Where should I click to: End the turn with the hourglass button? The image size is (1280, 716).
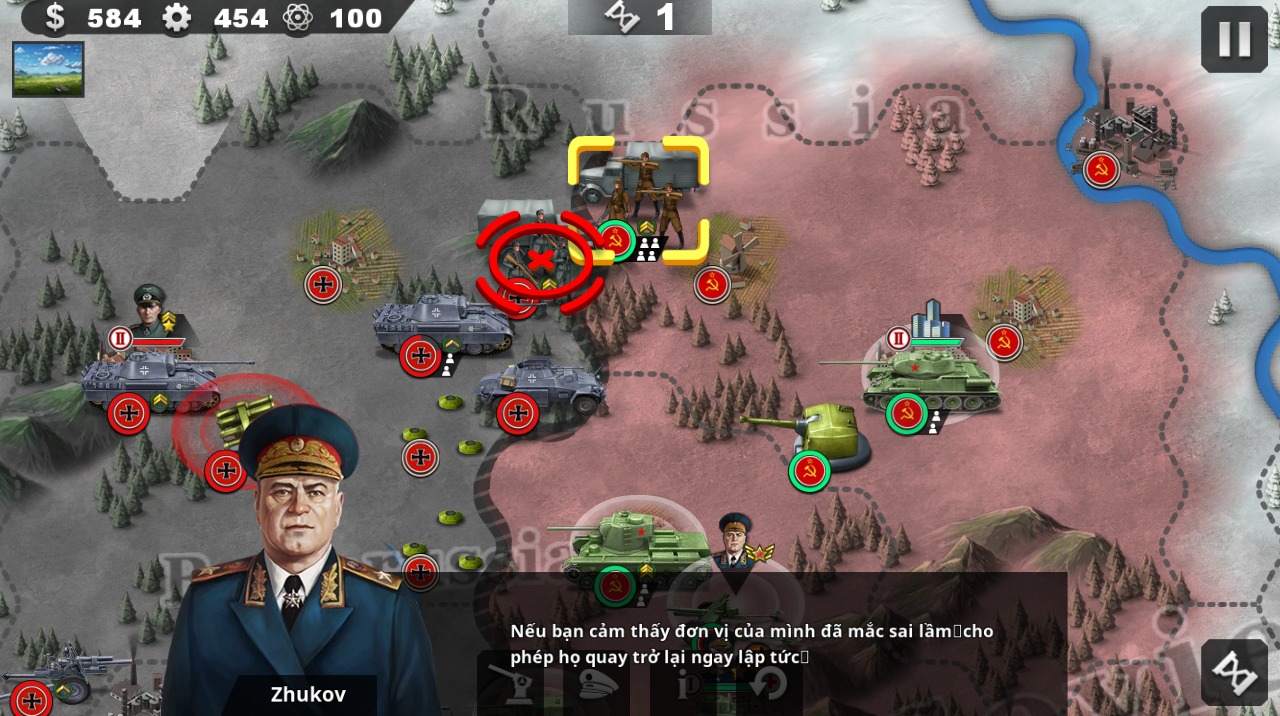[x=1234, y=672]
